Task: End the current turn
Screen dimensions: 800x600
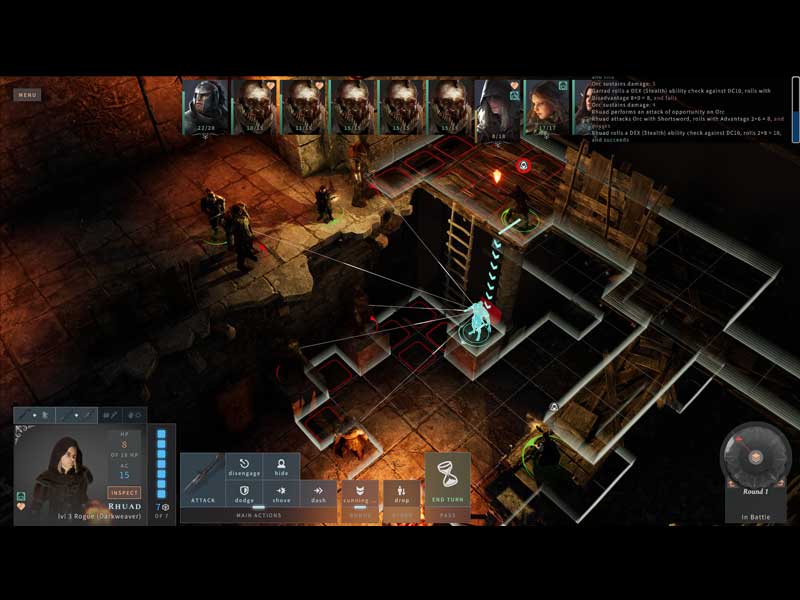Action: tap(447, 481)
